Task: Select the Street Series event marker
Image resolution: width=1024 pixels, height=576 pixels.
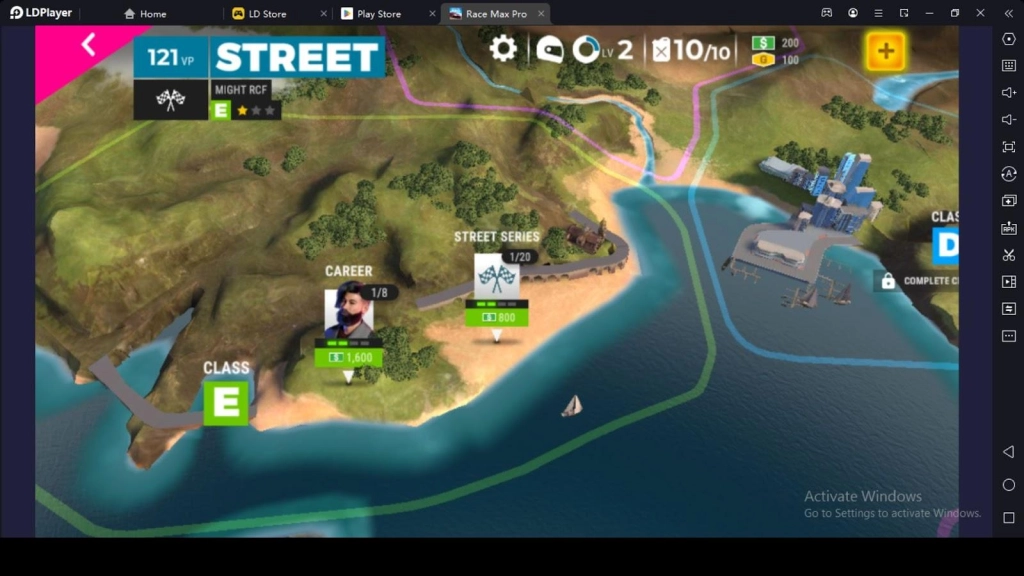Action: [496, 279]
